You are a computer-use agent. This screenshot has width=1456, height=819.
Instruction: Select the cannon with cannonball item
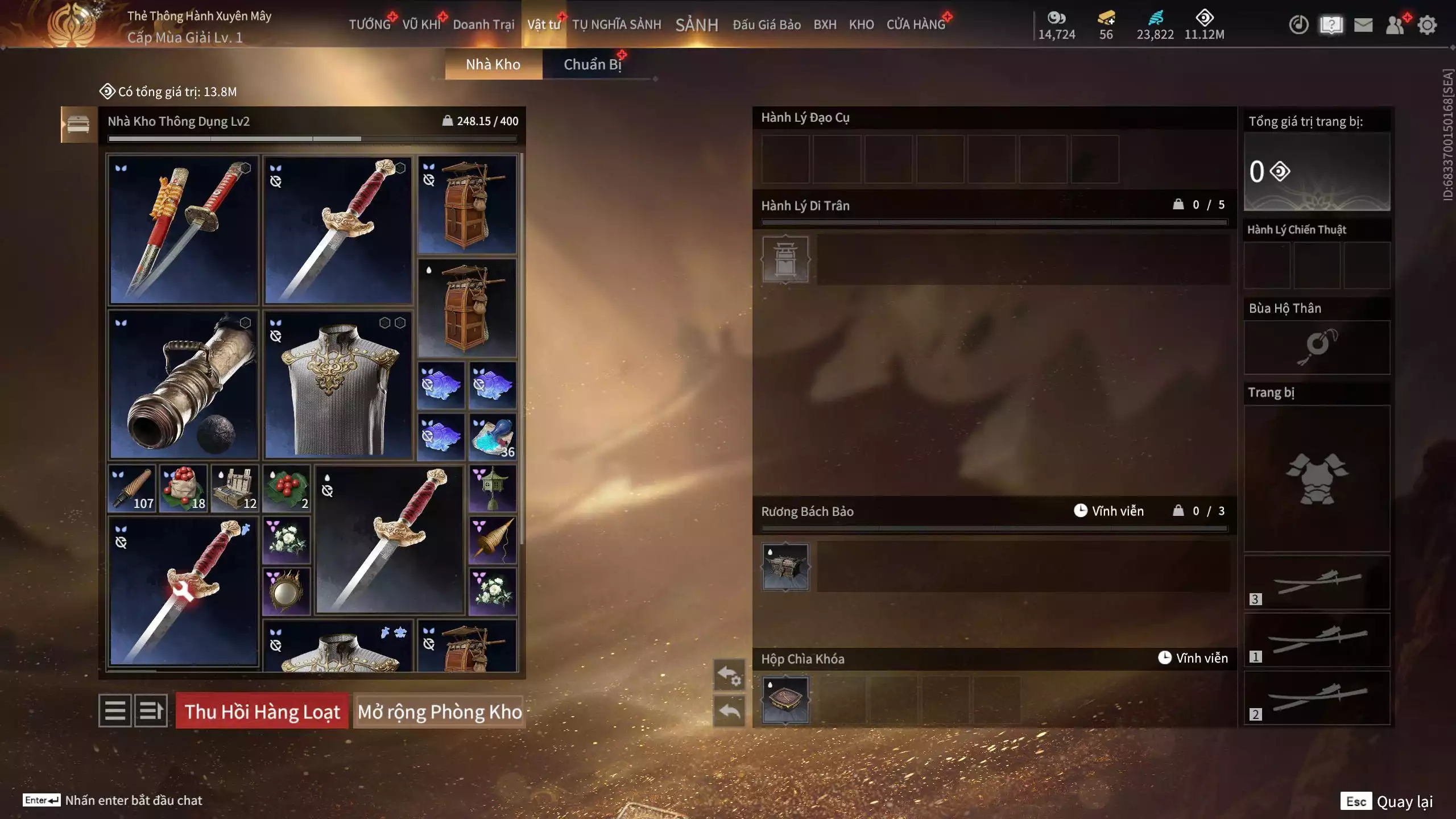coord(184,385)
